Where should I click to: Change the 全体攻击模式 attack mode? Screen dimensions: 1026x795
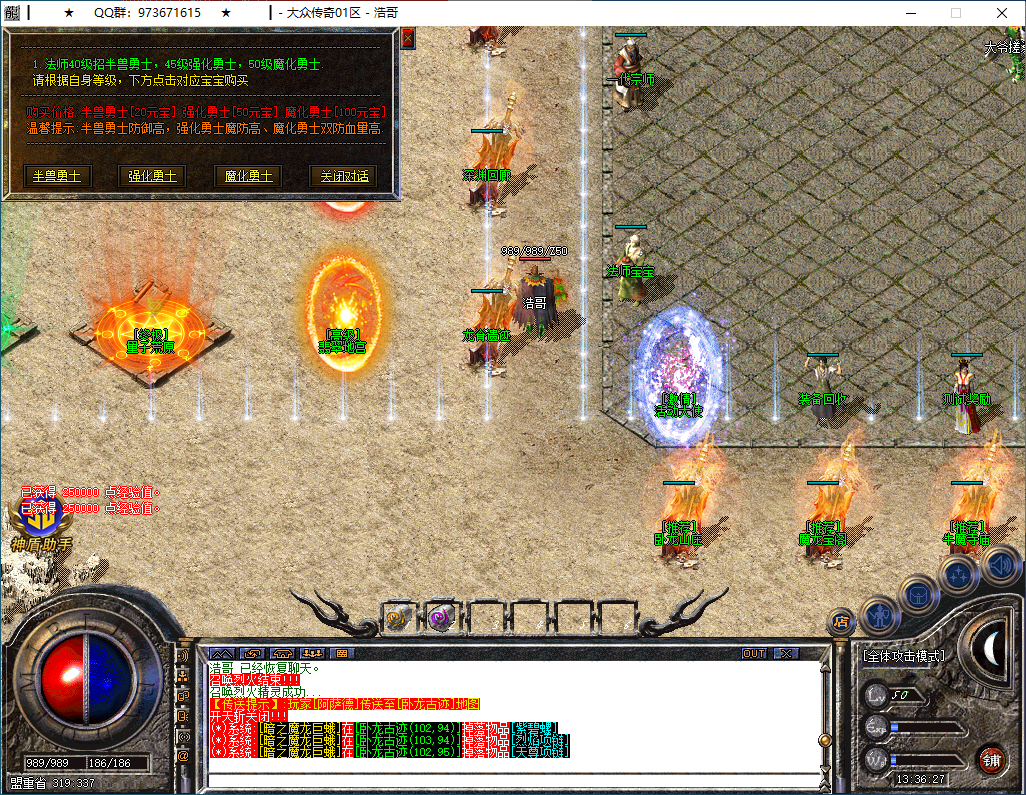coord(903,656)
